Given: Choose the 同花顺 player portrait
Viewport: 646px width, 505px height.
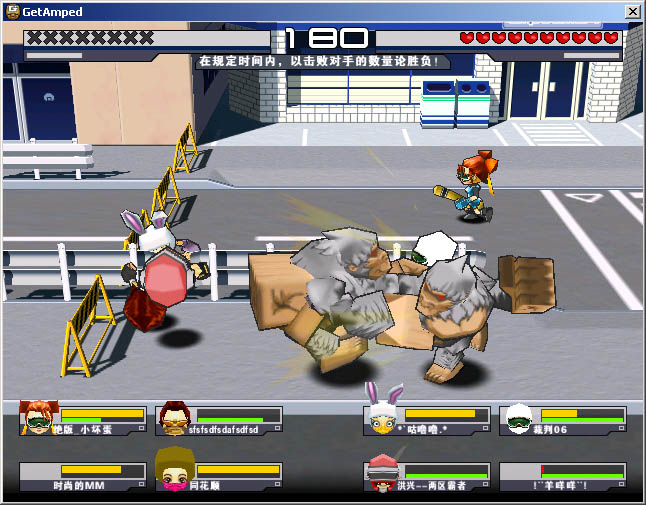Looking at the screenshot, I should 174,470.
